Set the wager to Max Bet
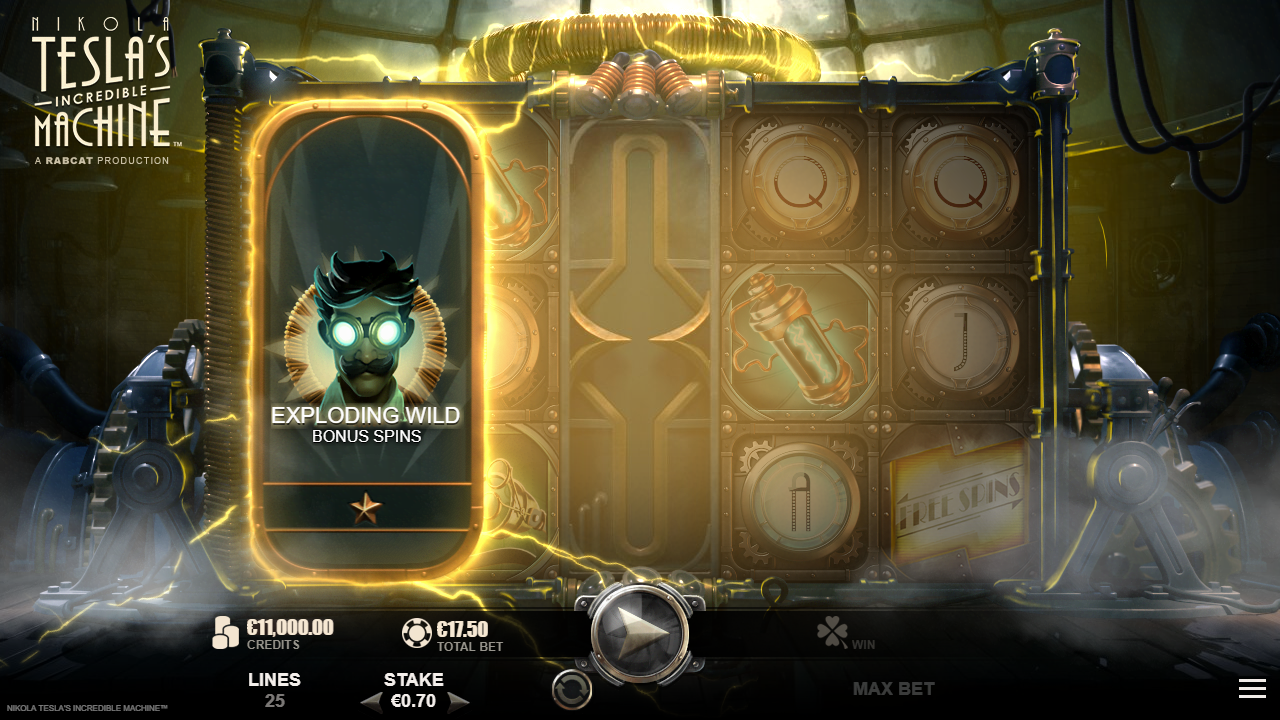Screen dimensions: 1280x720 (893, 689)
